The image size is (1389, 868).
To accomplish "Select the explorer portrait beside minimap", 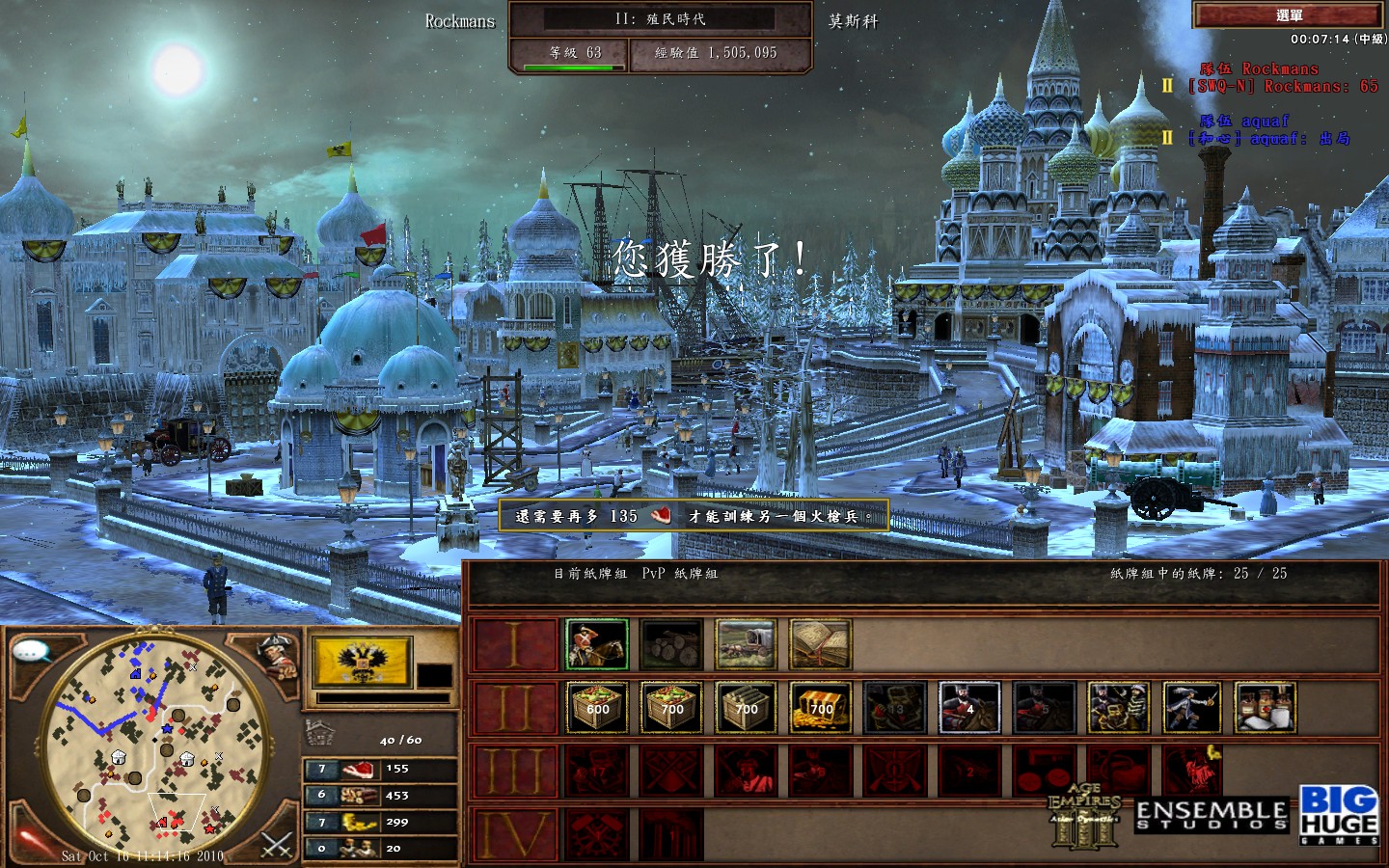I will (x=277, y=656).
